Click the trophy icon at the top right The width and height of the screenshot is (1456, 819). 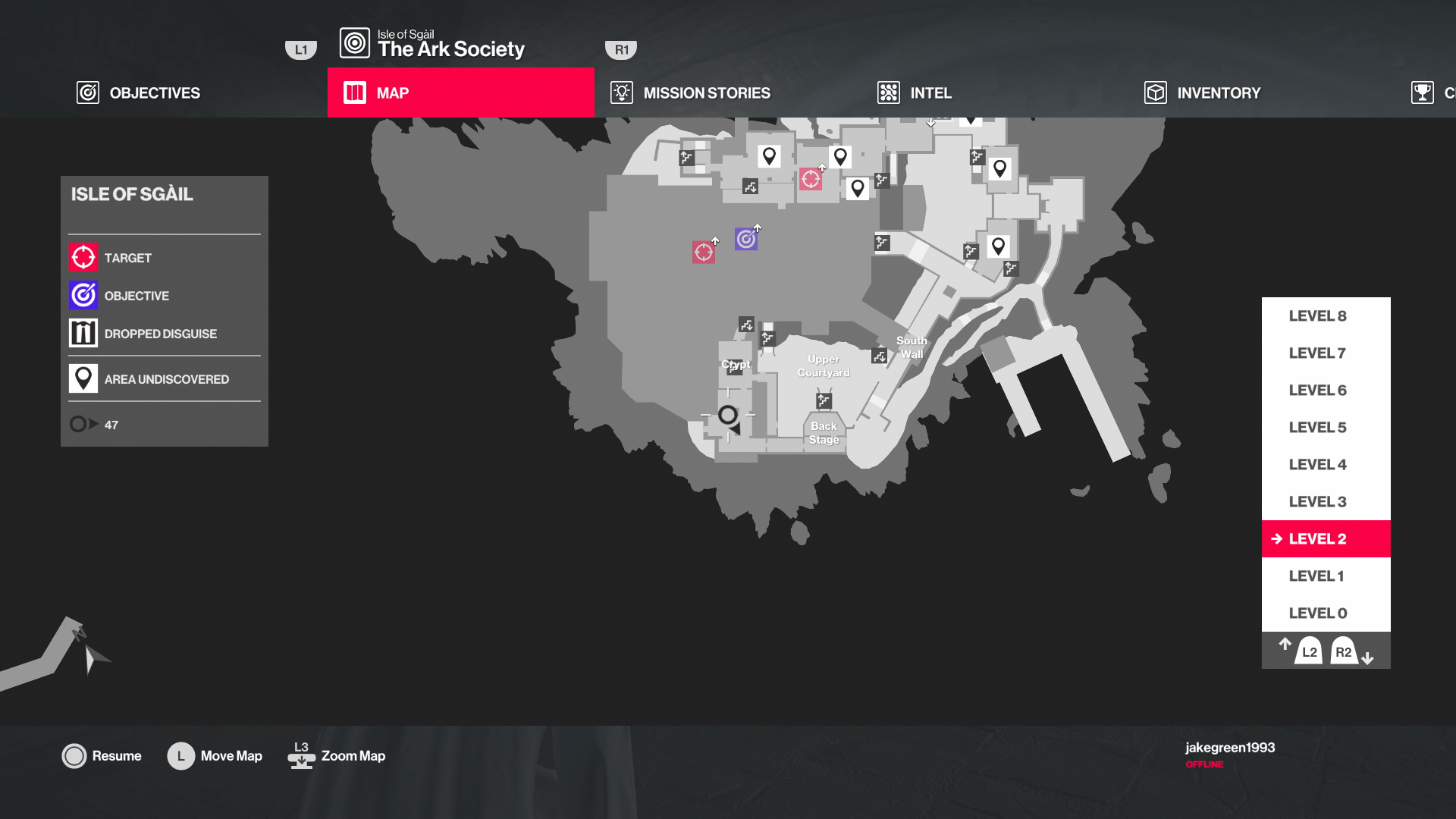coord(1422,93)
